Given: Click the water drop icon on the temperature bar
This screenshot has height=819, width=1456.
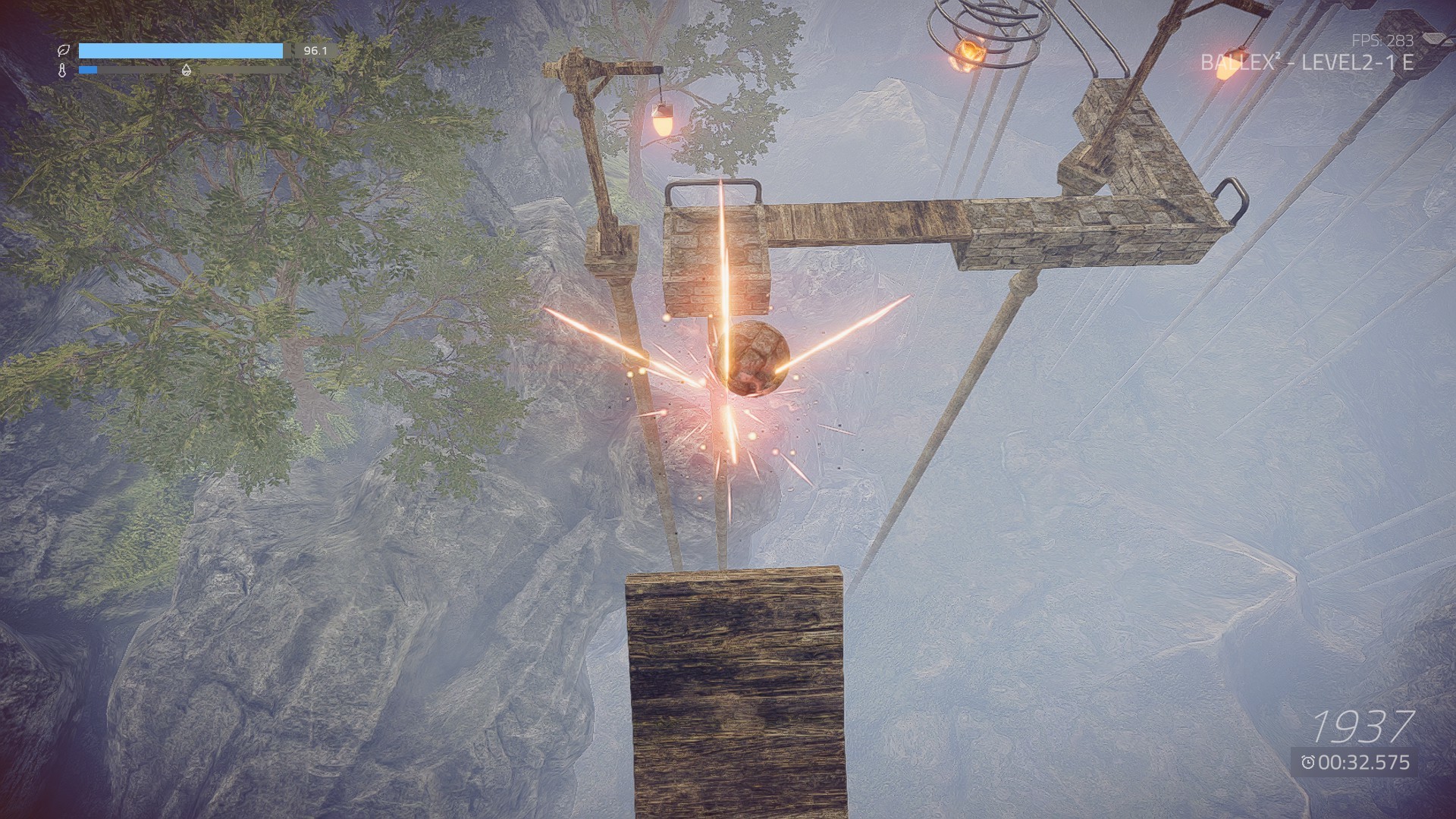Looking at the screenshot, I should tap(184, 71).
